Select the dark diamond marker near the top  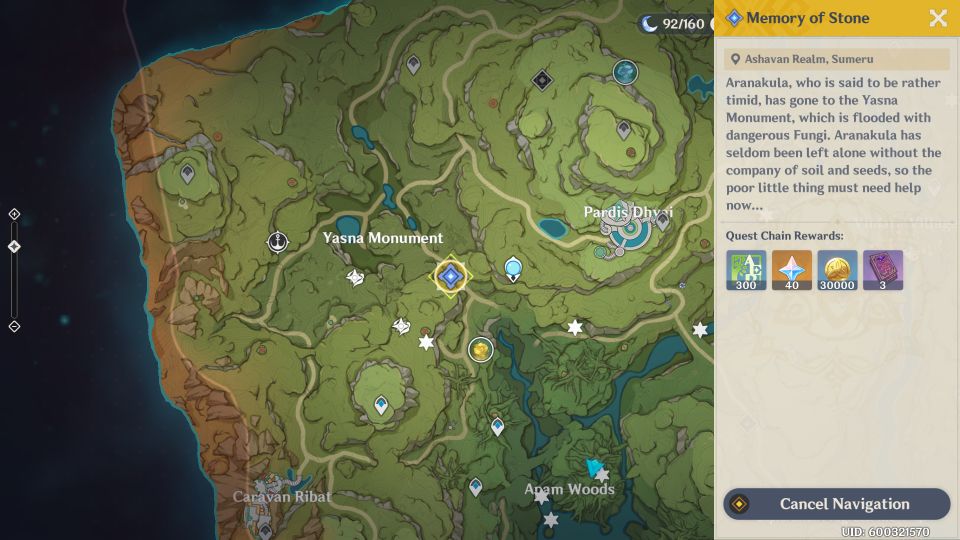pos(542,79)
